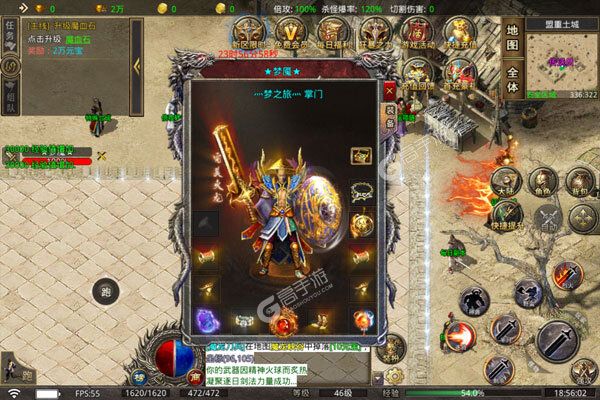600x400 pixels.
Task: Select the 任务 quest tab
Action: 8,37
